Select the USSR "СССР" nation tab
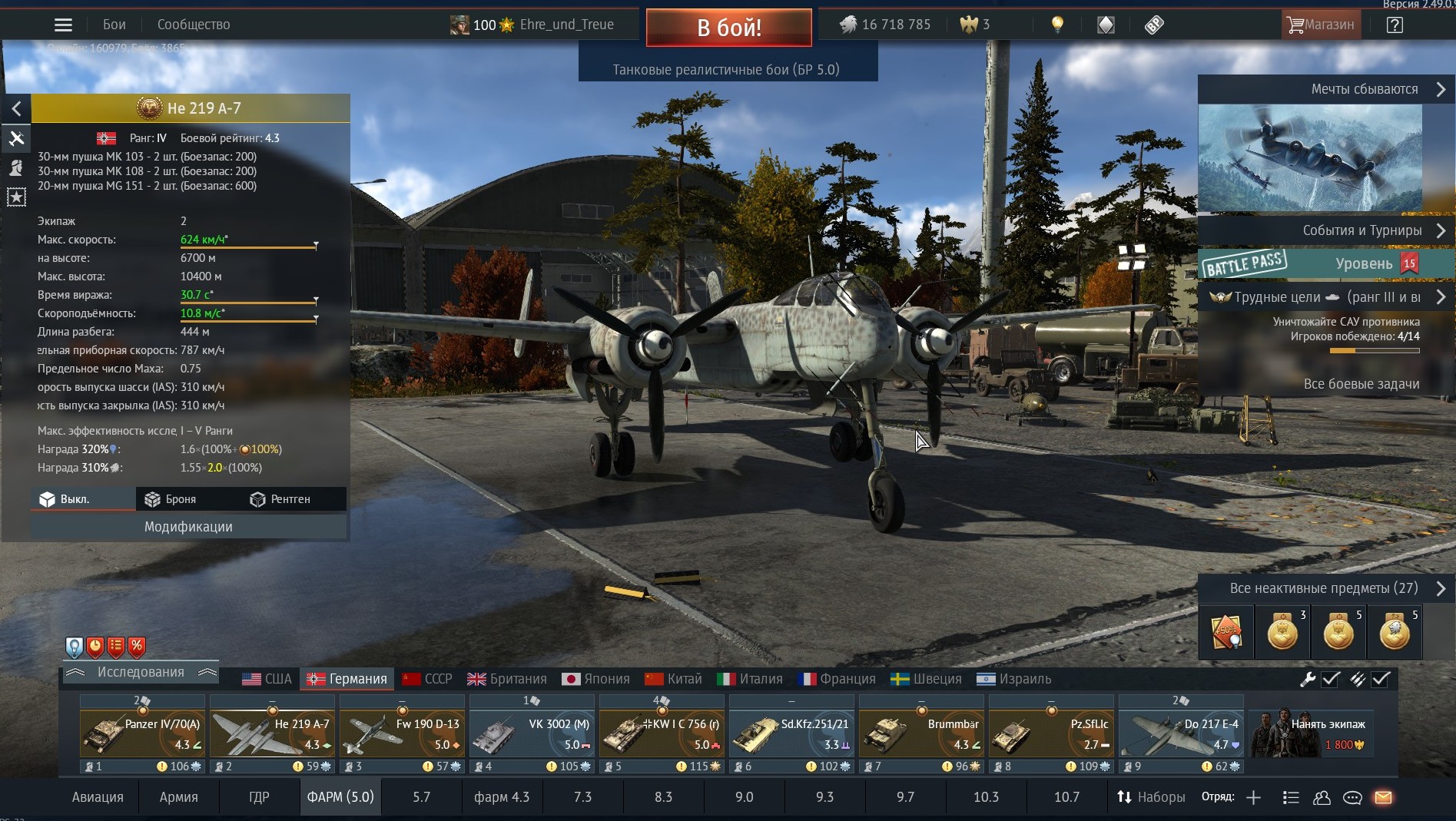 [x=427, y=679]
